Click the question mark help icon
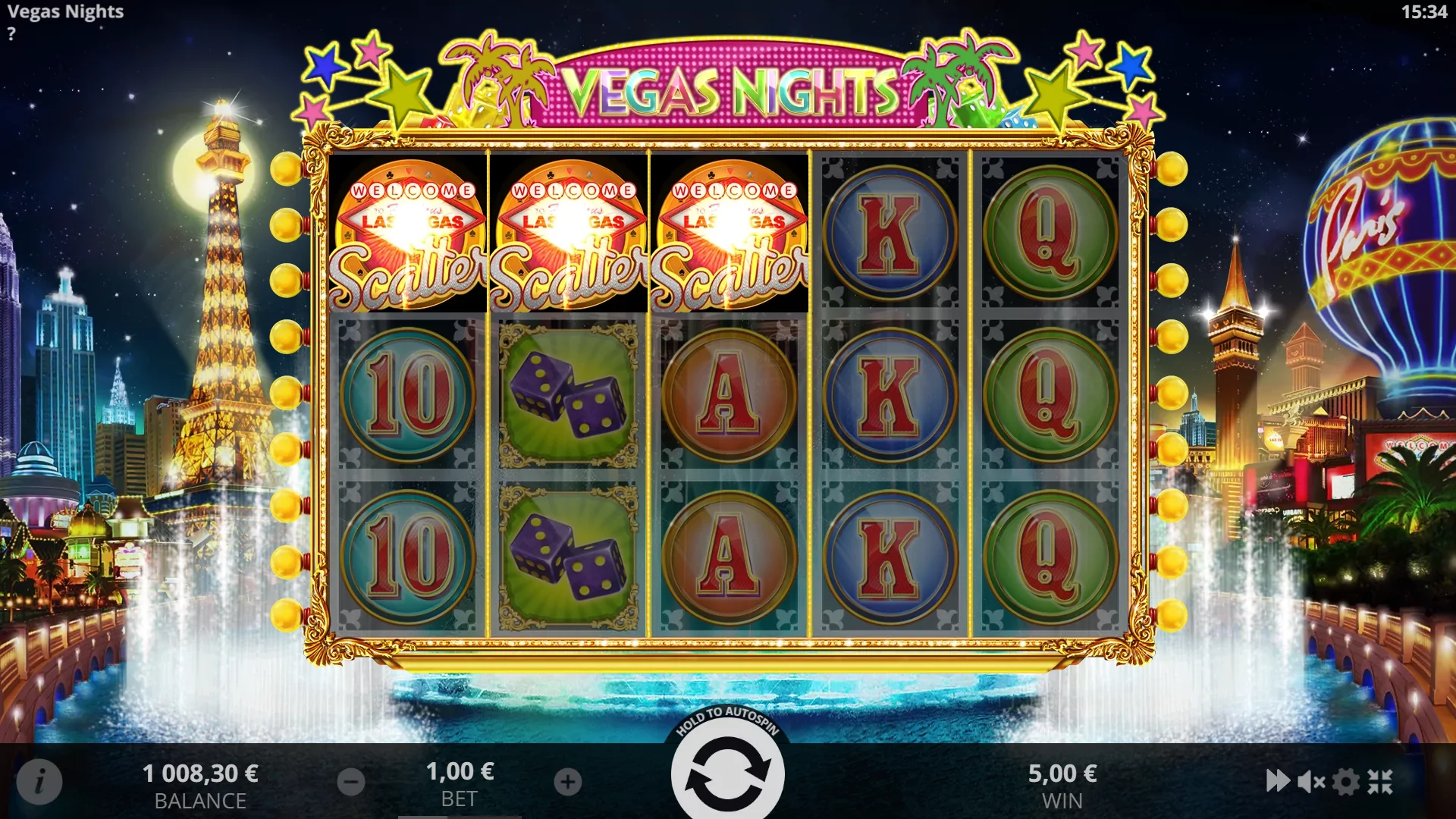 coord(11,33)
